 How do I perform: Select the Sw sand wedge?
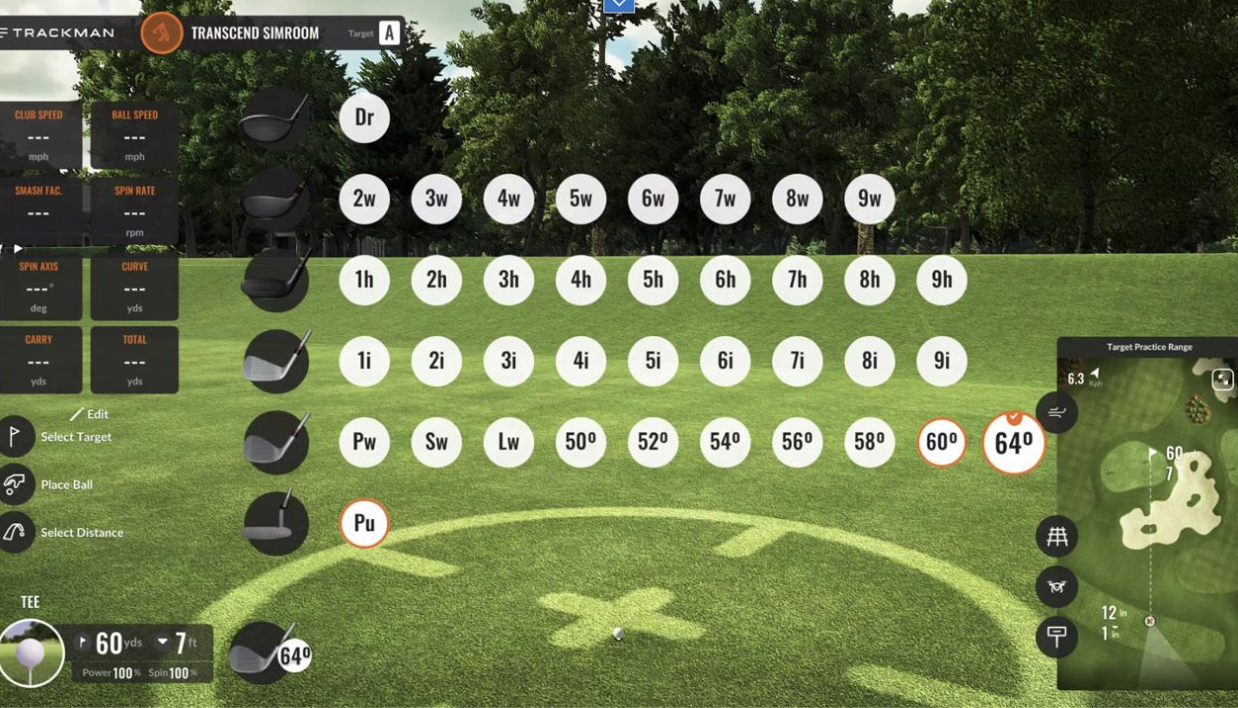[x=436, y=442]
